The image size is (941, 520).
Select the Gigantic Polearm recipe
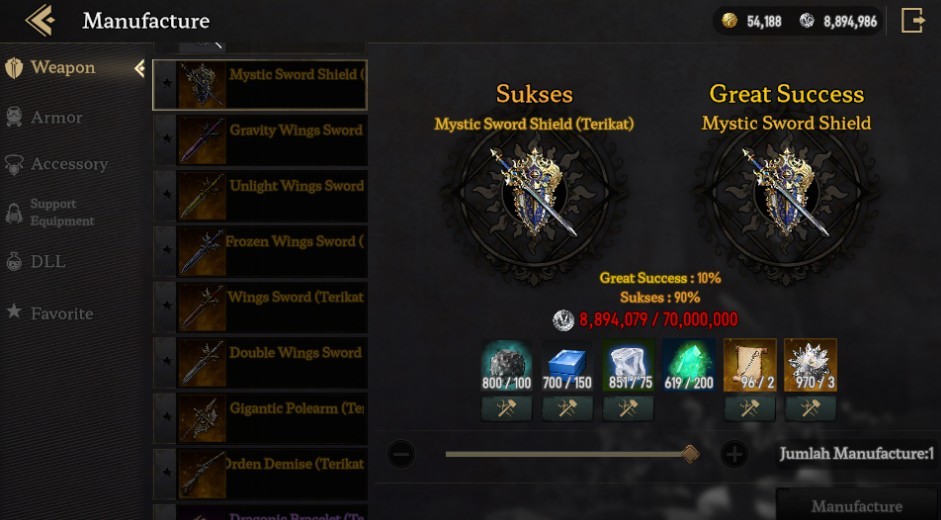tap(270, 419)
